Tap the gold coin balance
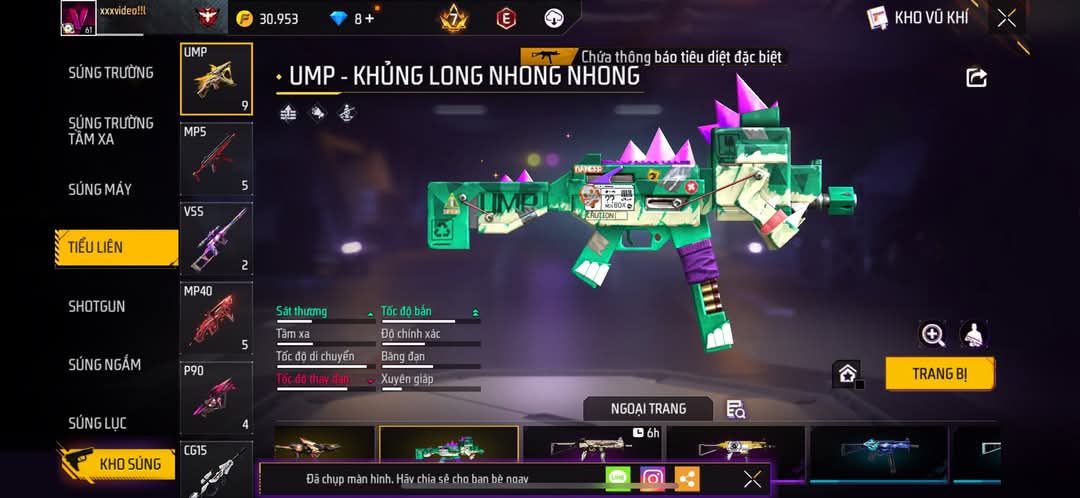The width and height of the screenshot is (1080, 498). point(267,18)
